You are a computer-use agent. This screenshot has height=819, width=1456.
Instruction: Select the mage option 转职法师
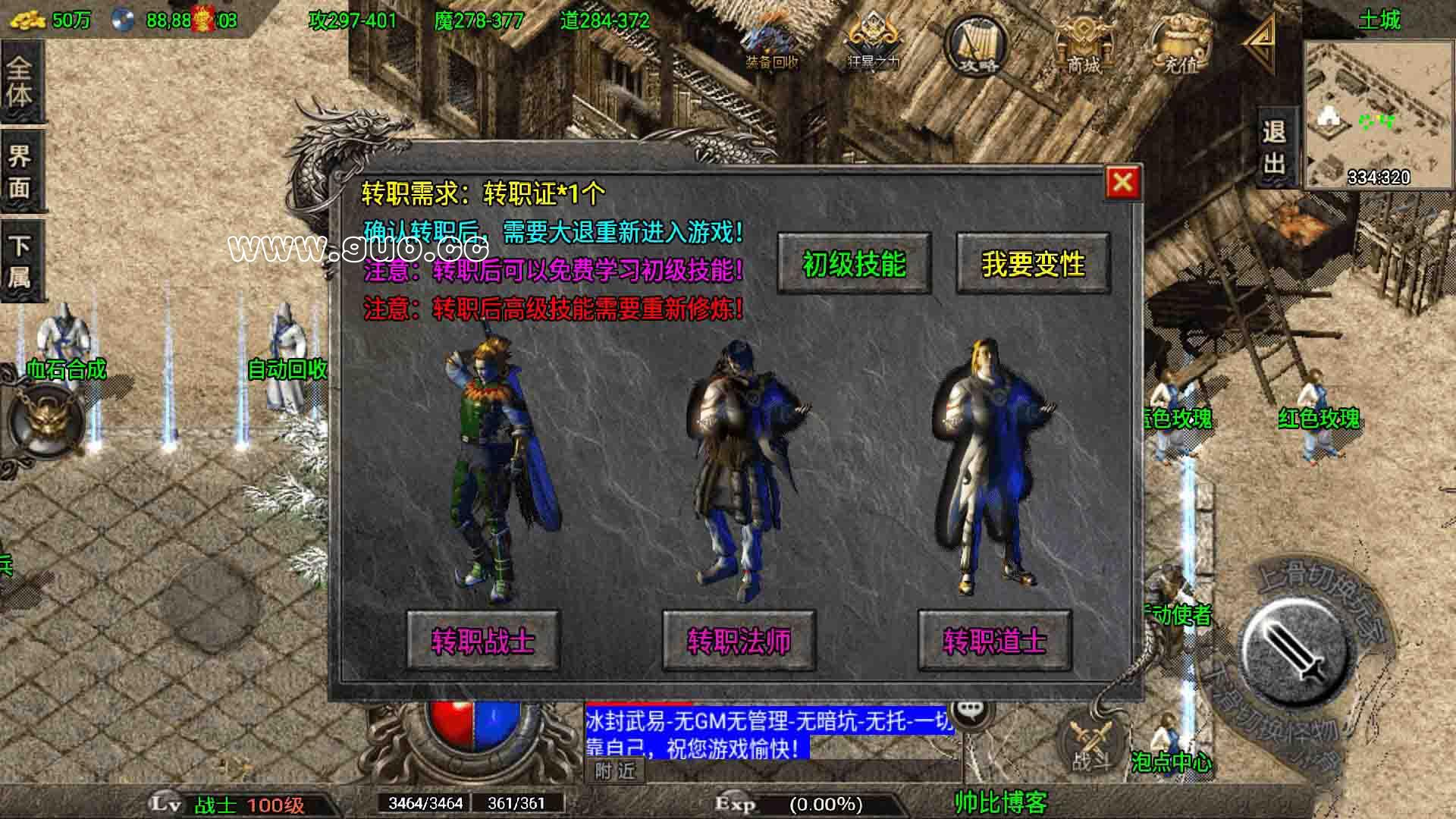738,641
